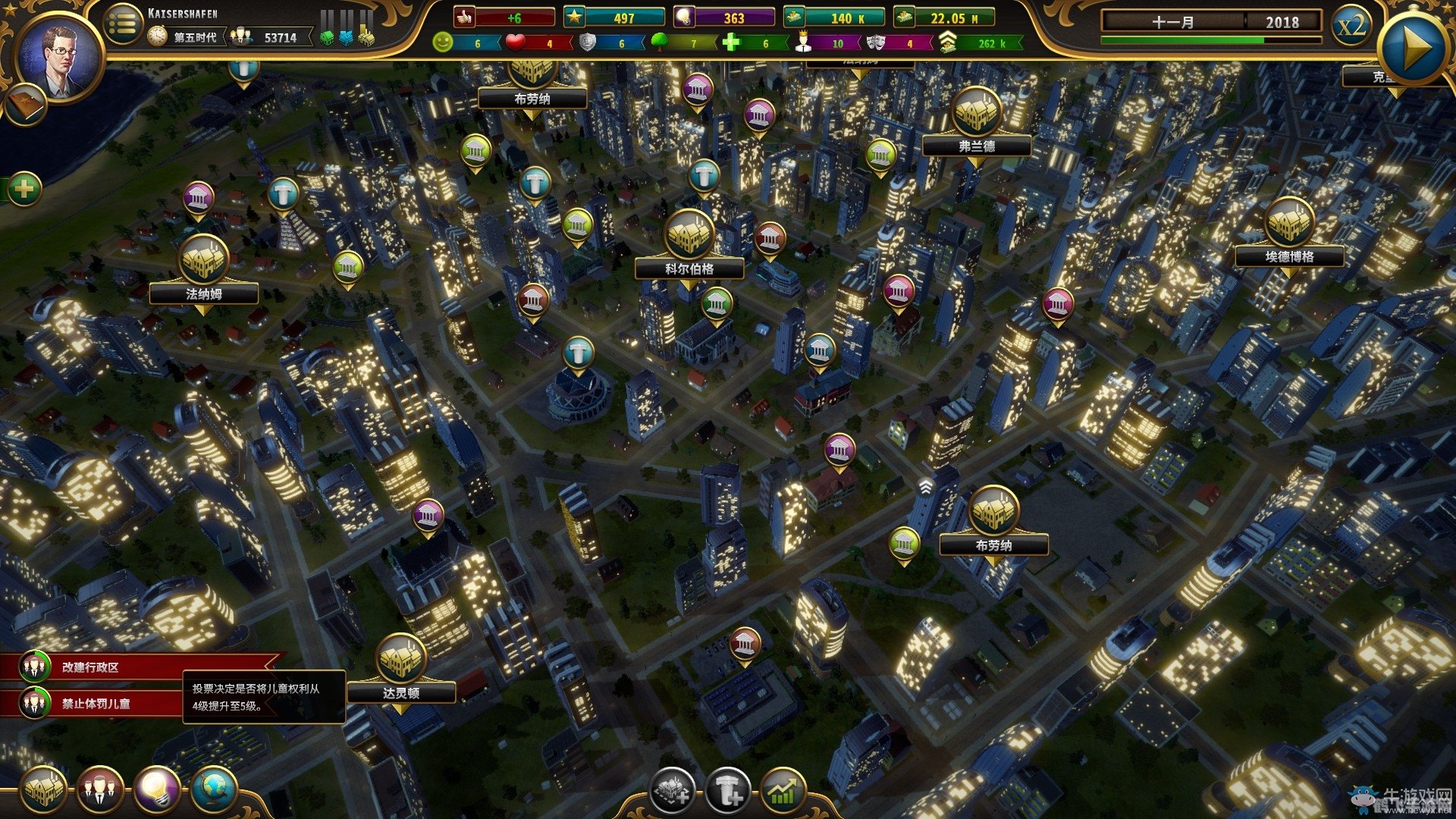This screenshot has height=819, width=1456.
Task: Open the light bulb research menu
Action: tap(156, 790)
